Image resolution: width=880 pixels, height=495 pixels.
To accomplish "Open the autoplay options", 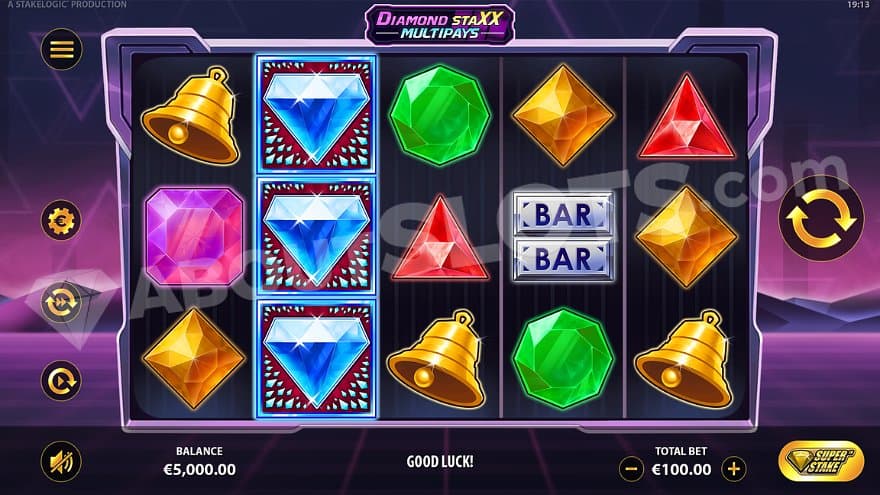I will [x=61, y=381].
